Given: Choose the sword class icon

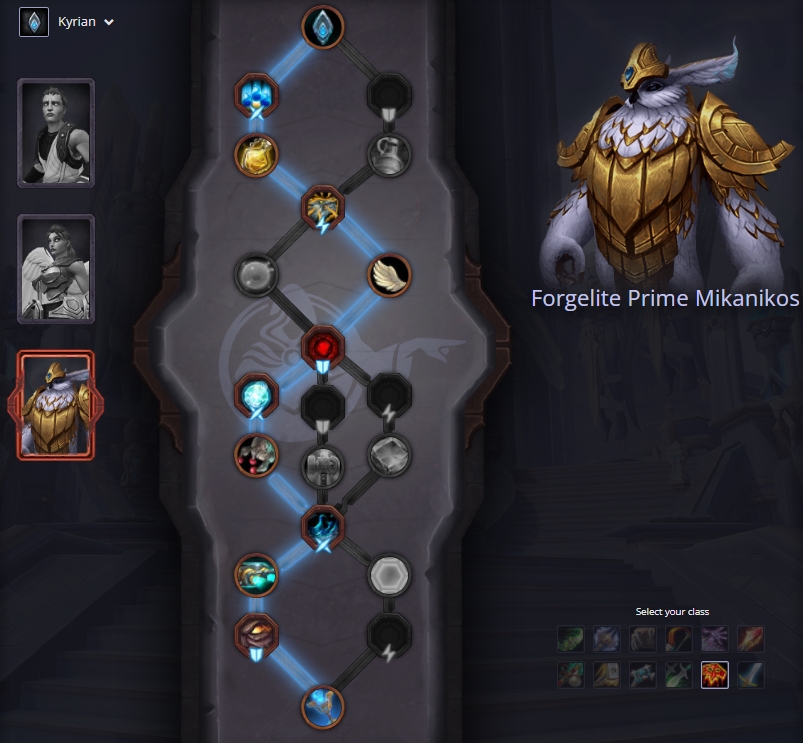Looking at the screenshot, I should tap(750, 675).
